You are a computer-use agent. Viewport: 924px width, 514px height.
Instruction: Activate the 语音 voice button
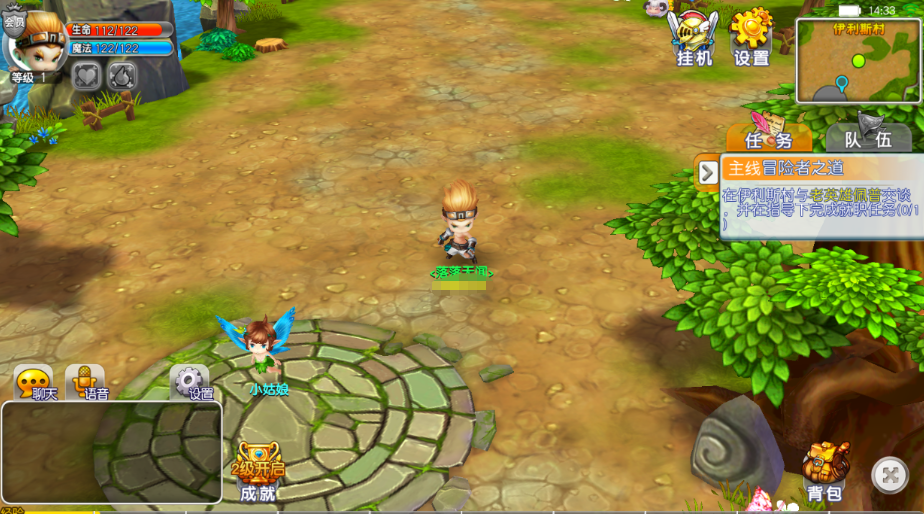tap(86, 383)
